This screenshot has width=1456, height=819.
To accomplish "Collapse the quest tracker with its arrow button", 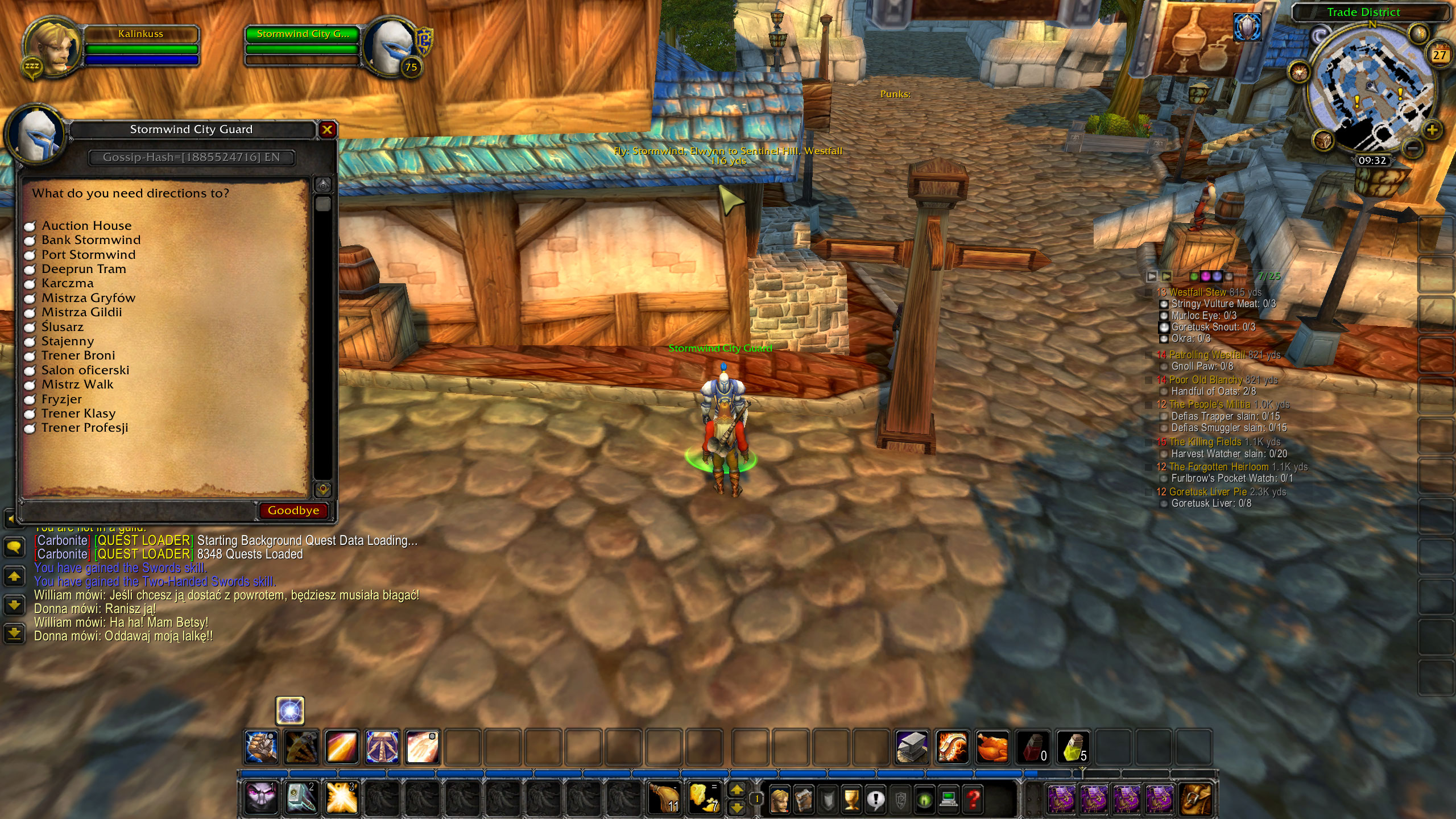I will tap(1152, 276).
